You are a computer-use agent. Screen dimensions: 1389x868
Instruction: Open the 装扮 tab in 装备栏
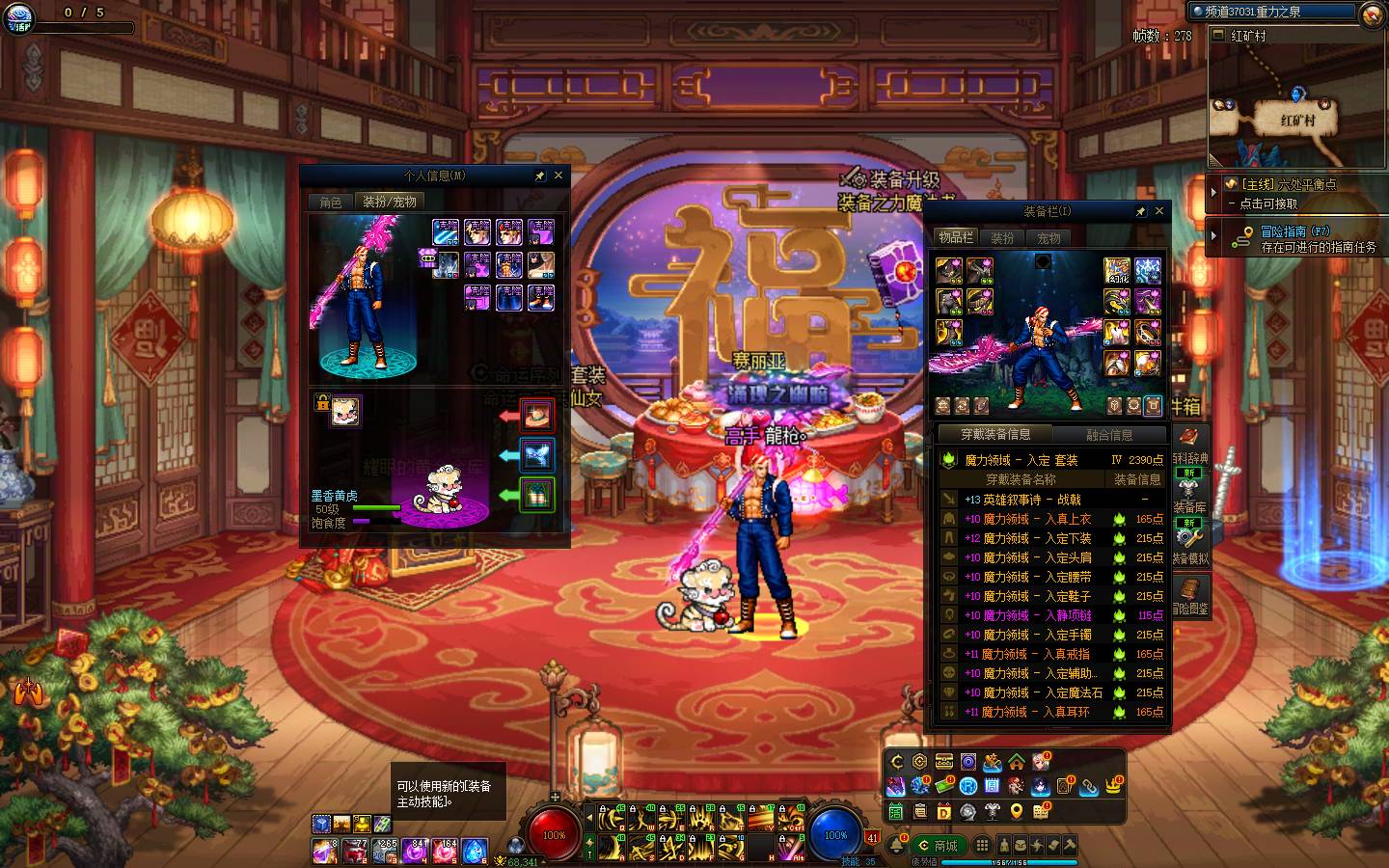coord(1002,237)
